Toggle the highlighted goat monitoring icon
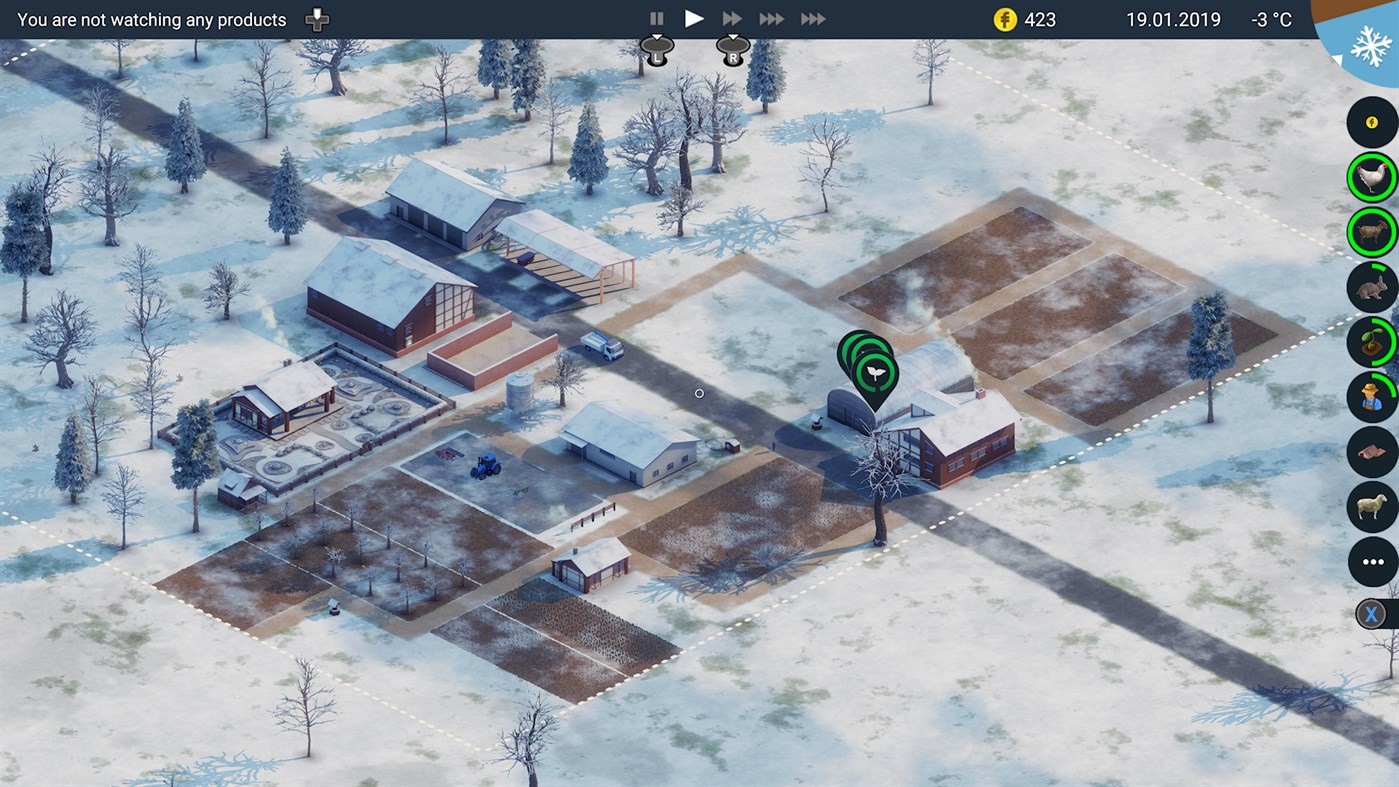Image resolution: width=1399 pixels, height=787 pixels. pyautogui.click(x=1371, y=231)
